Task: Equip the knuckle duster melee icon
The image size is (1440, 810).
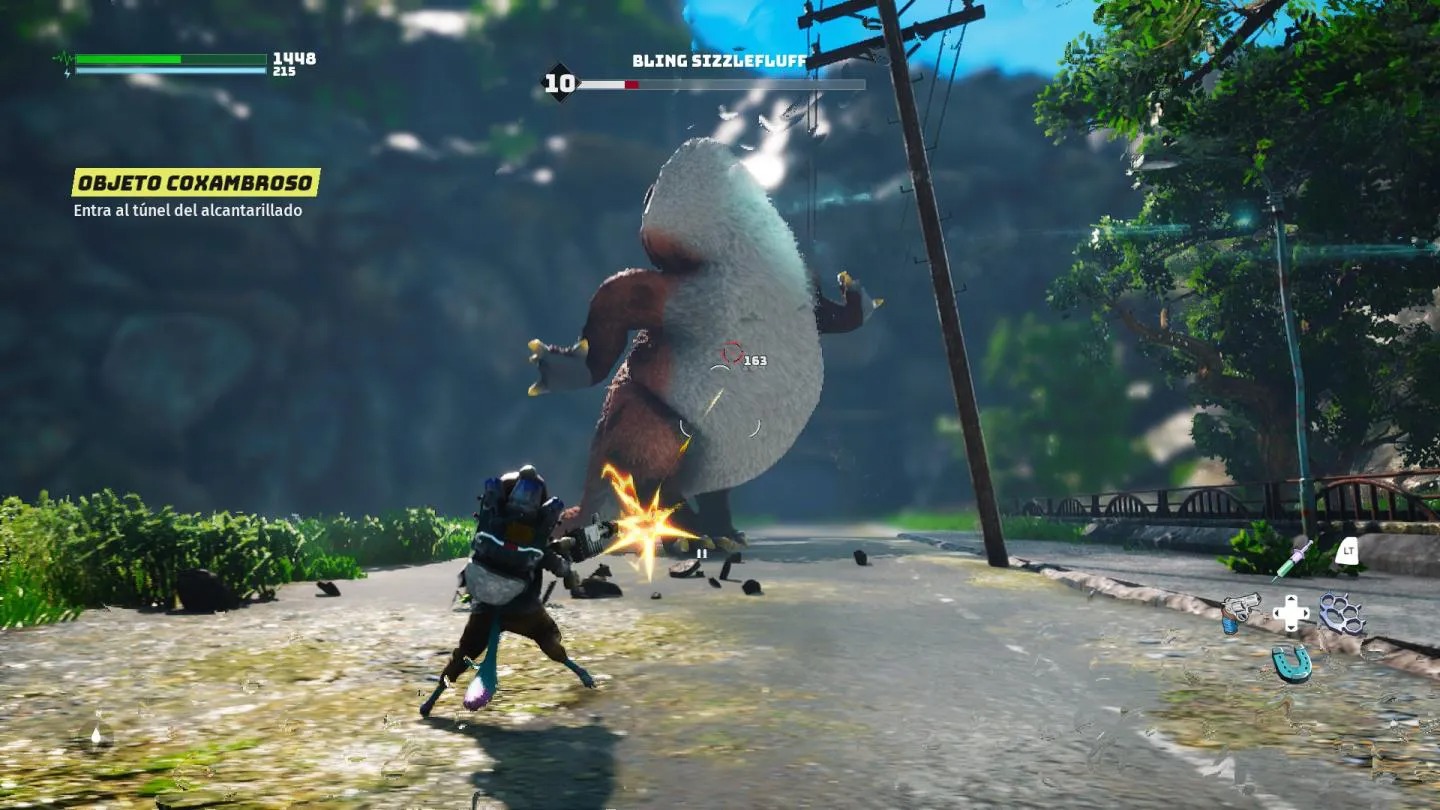Action: point(1342,612)
